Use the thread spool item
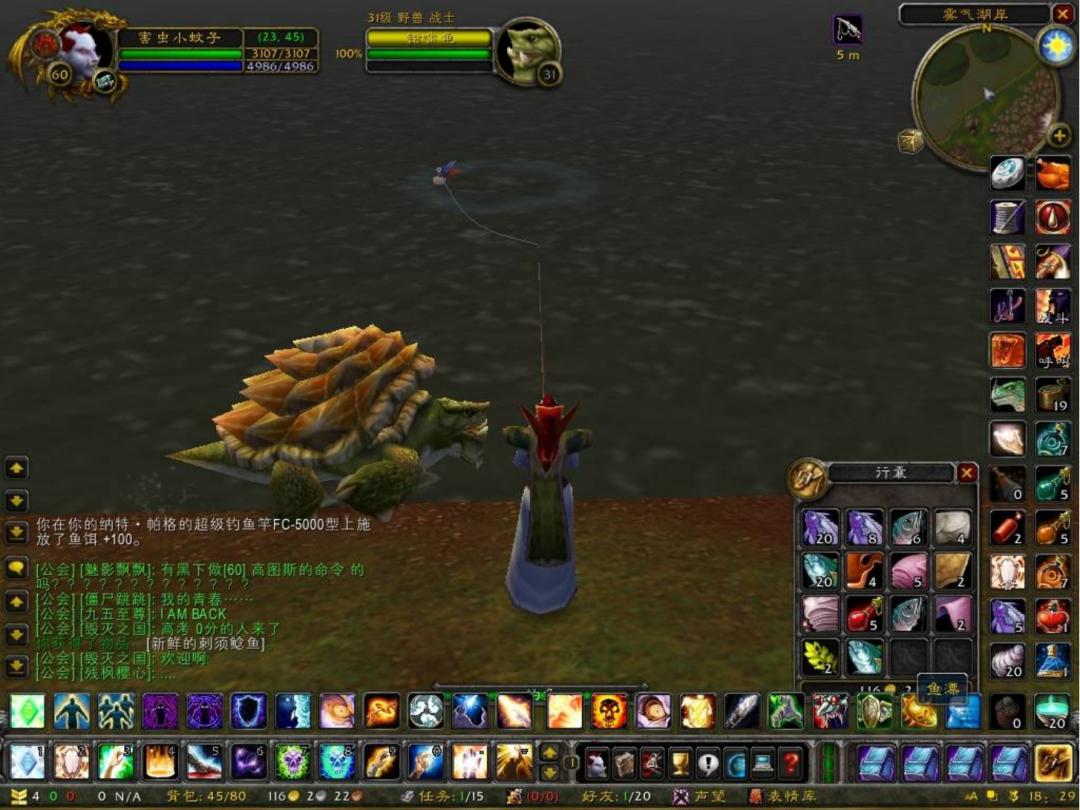Screen dimensions: 1080x810 click(x=1008, y=217)
